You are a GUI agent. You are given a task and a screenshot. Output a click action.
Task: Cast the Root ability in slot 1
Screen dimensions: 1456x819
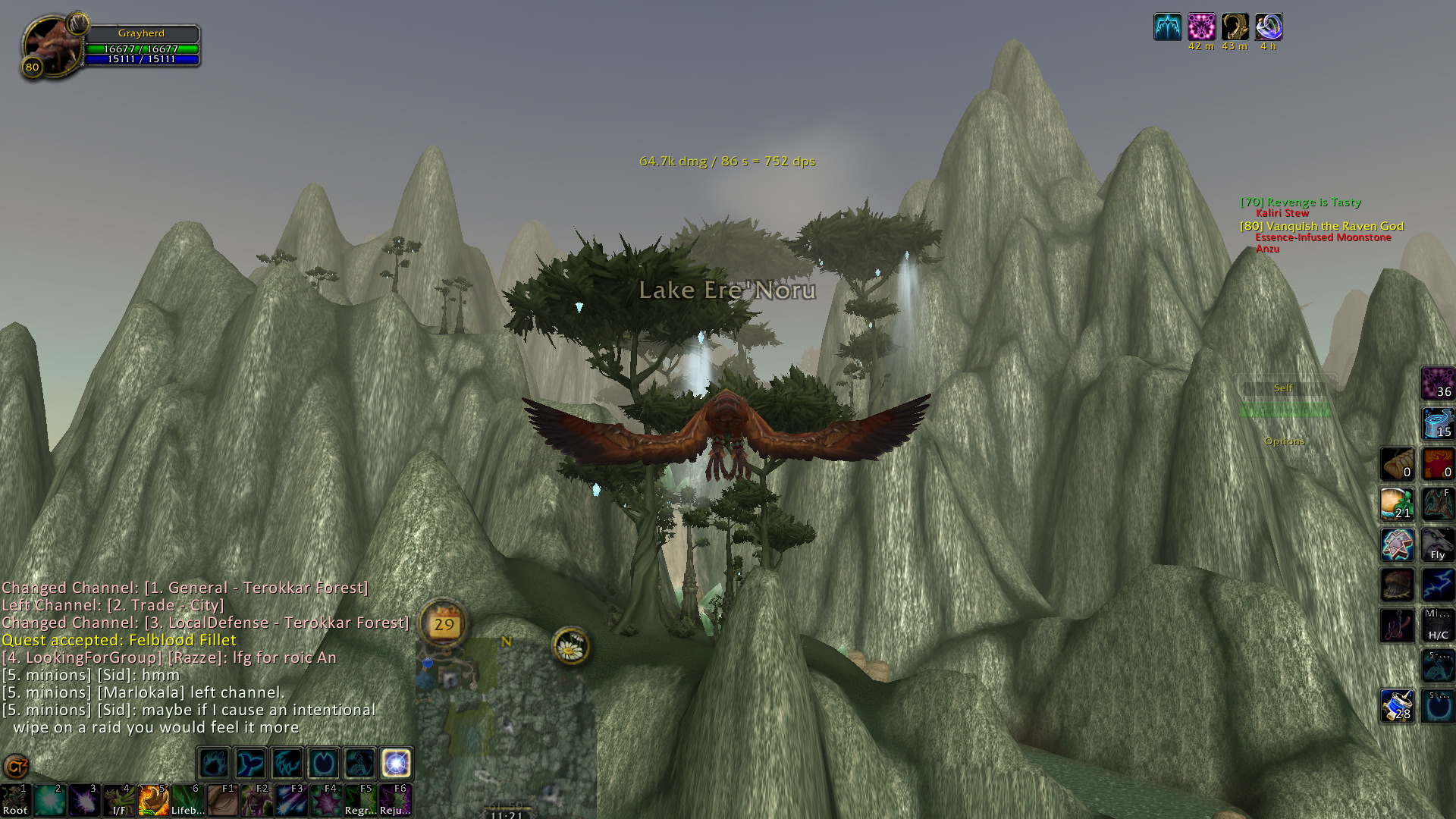tap(14, 800)
